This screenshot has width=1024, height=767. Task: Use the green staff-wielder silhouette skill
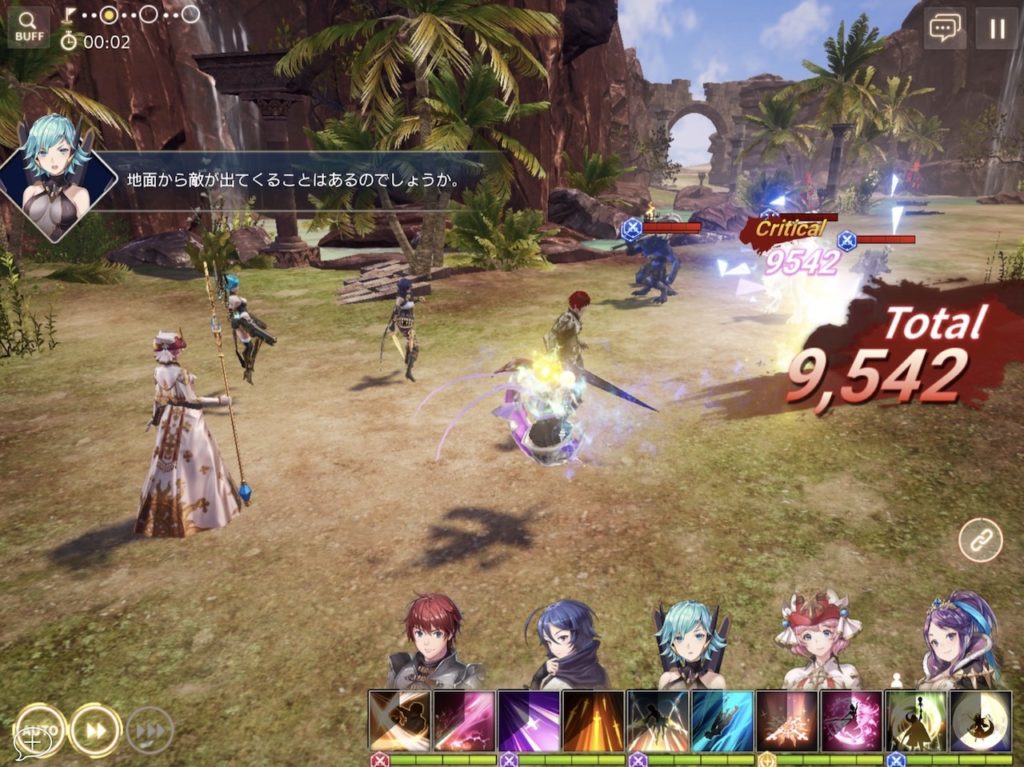coord(916,721)
